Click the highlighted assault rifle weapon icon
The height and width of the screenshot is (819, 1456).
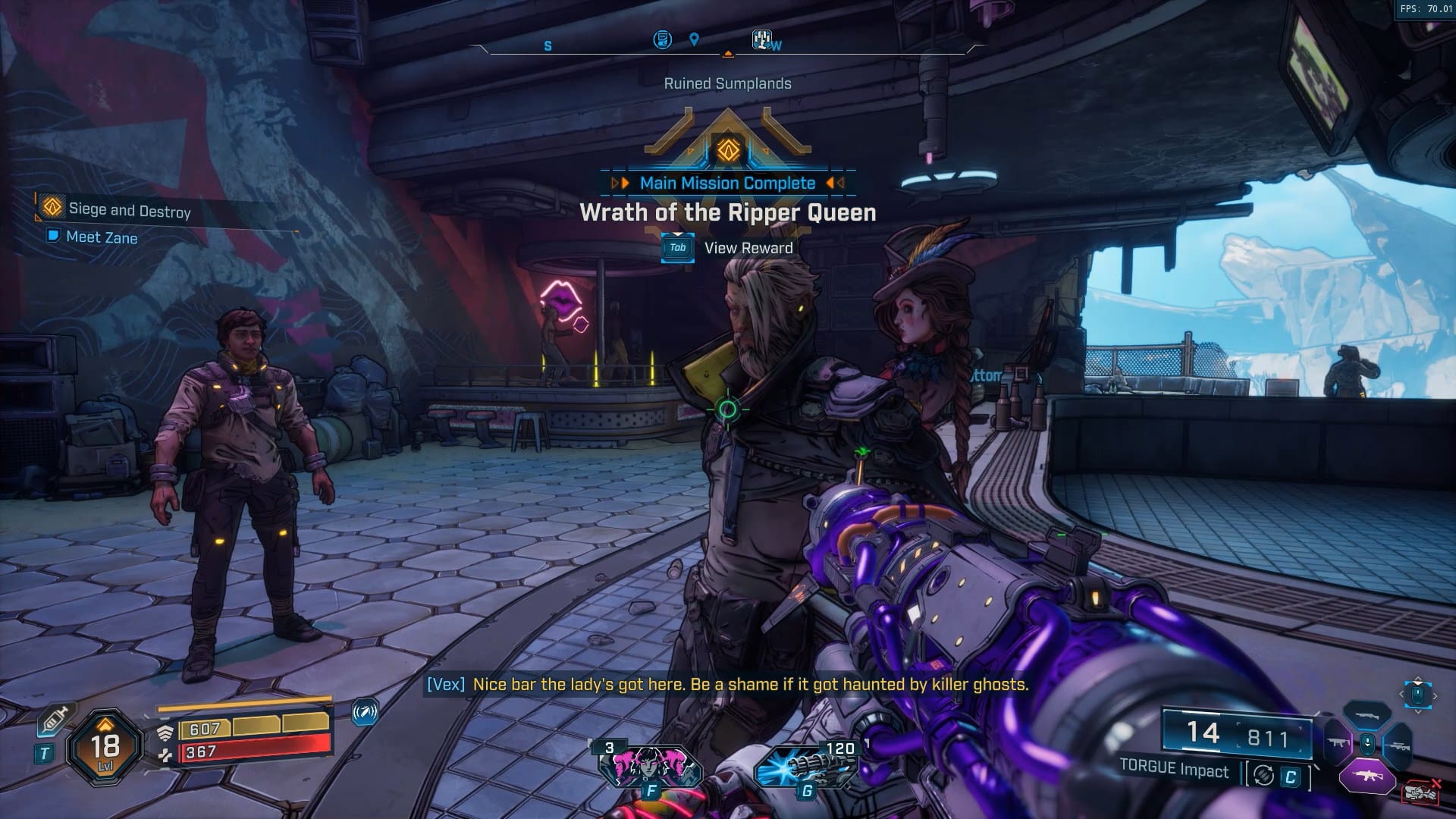1367,776
